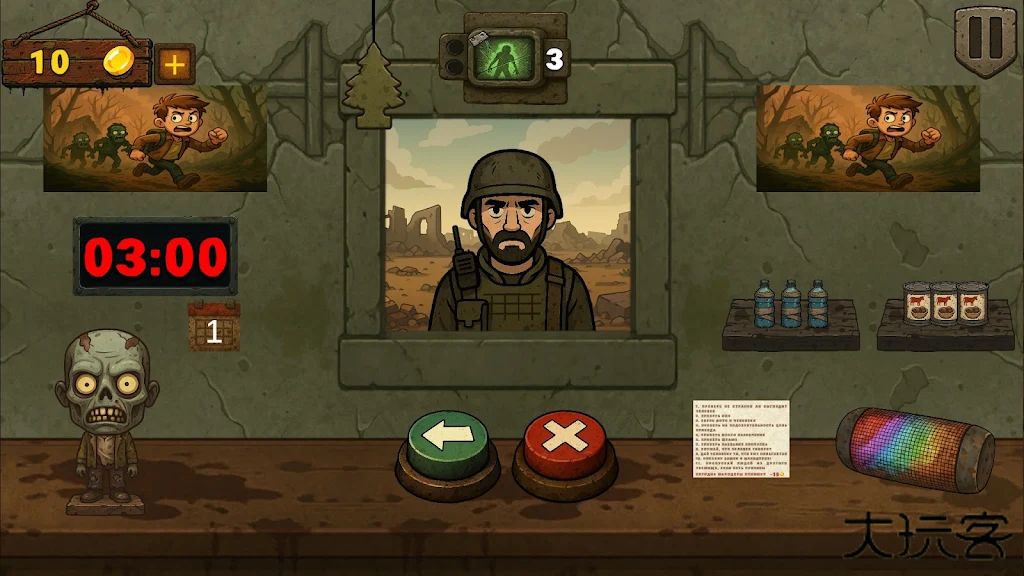Open the rules note on the desk
The width and height of the screenshot is (1024, 576).
coord(740,440)
